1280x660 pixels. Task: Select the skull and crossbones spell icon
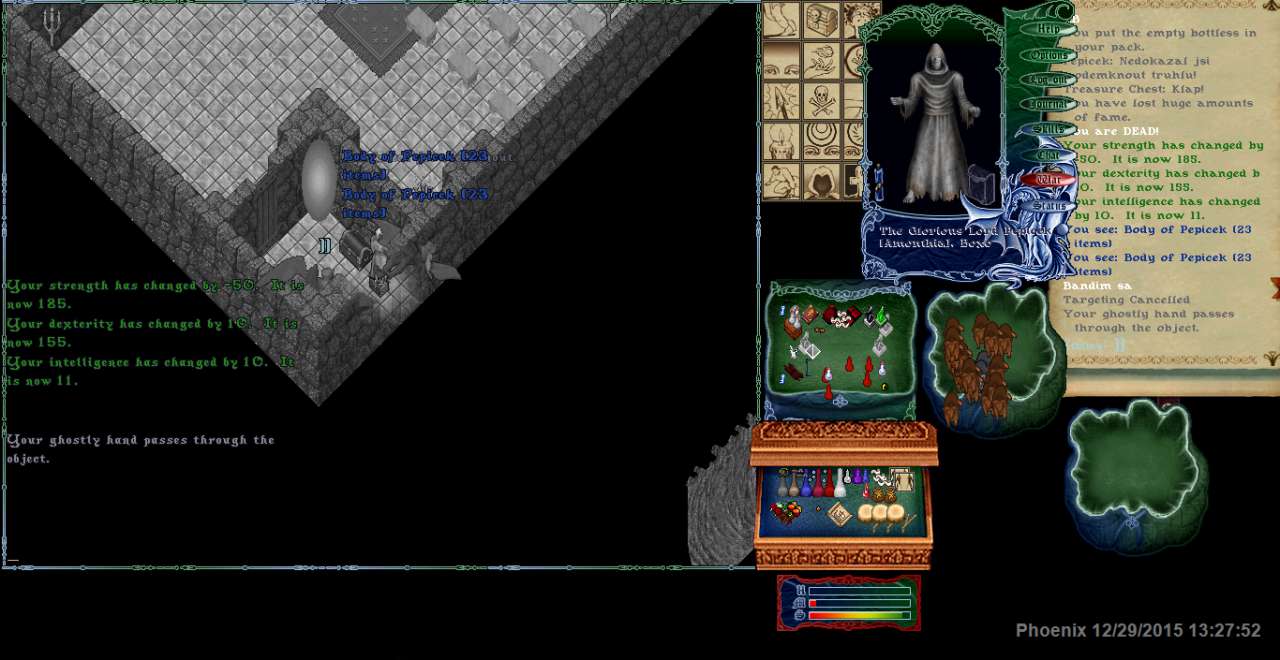coord(821,100)
